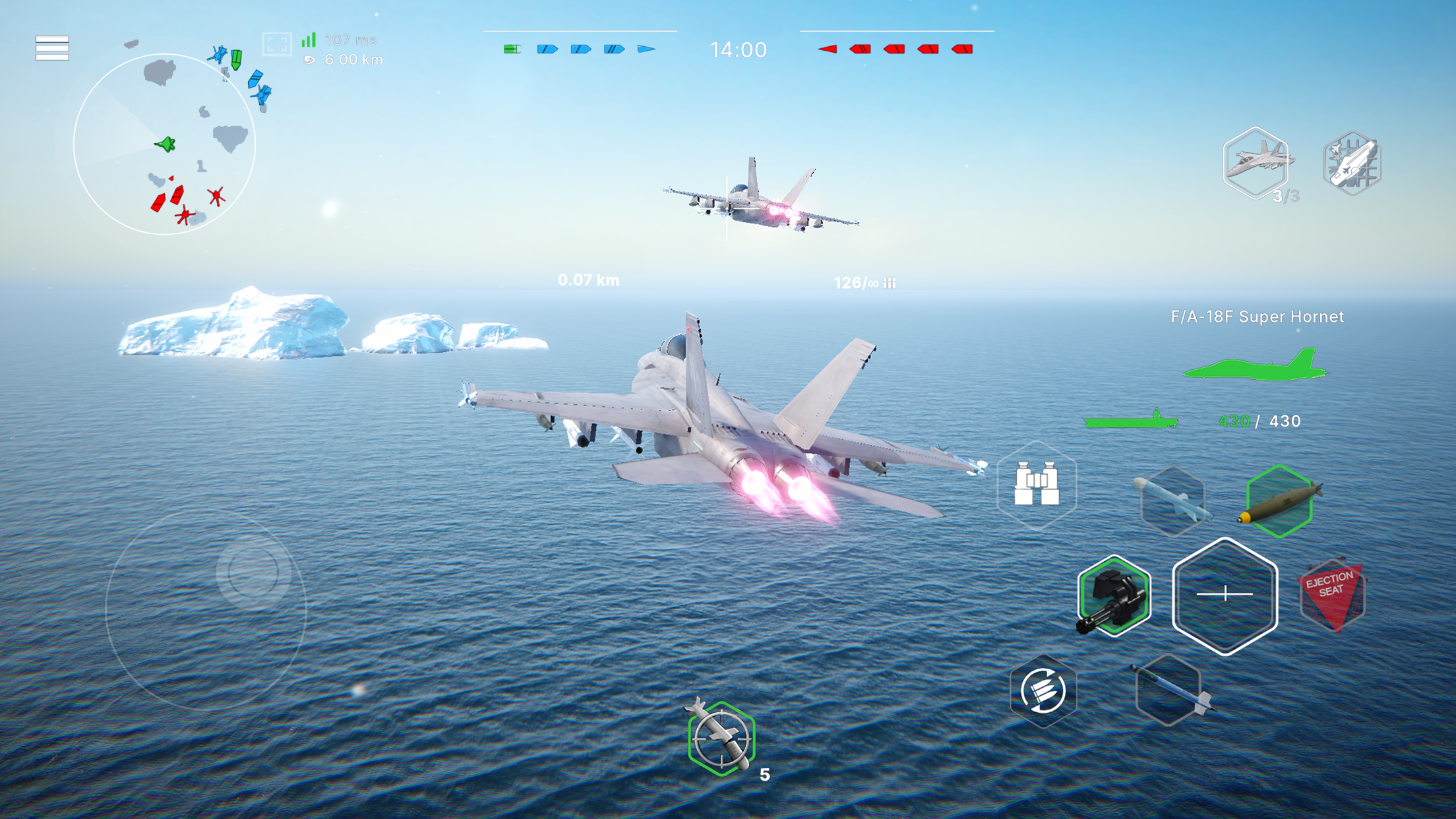This screenshot has height=819, width=1456.
Task: Toggle the targeting frame bracket near the minimap
Action: (278, 43)
